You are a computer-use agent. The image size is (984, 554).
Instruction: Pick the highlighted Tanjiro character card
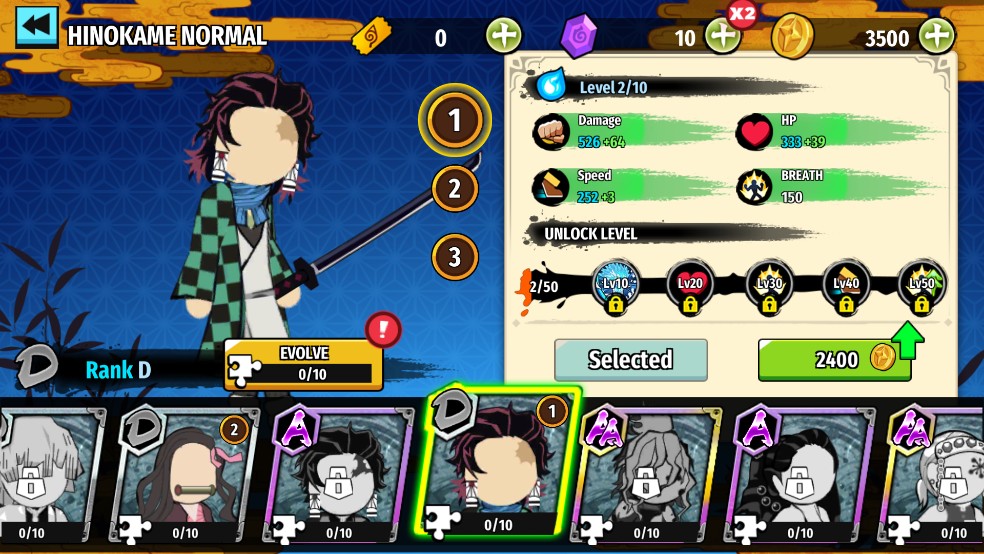click(499, 467)
